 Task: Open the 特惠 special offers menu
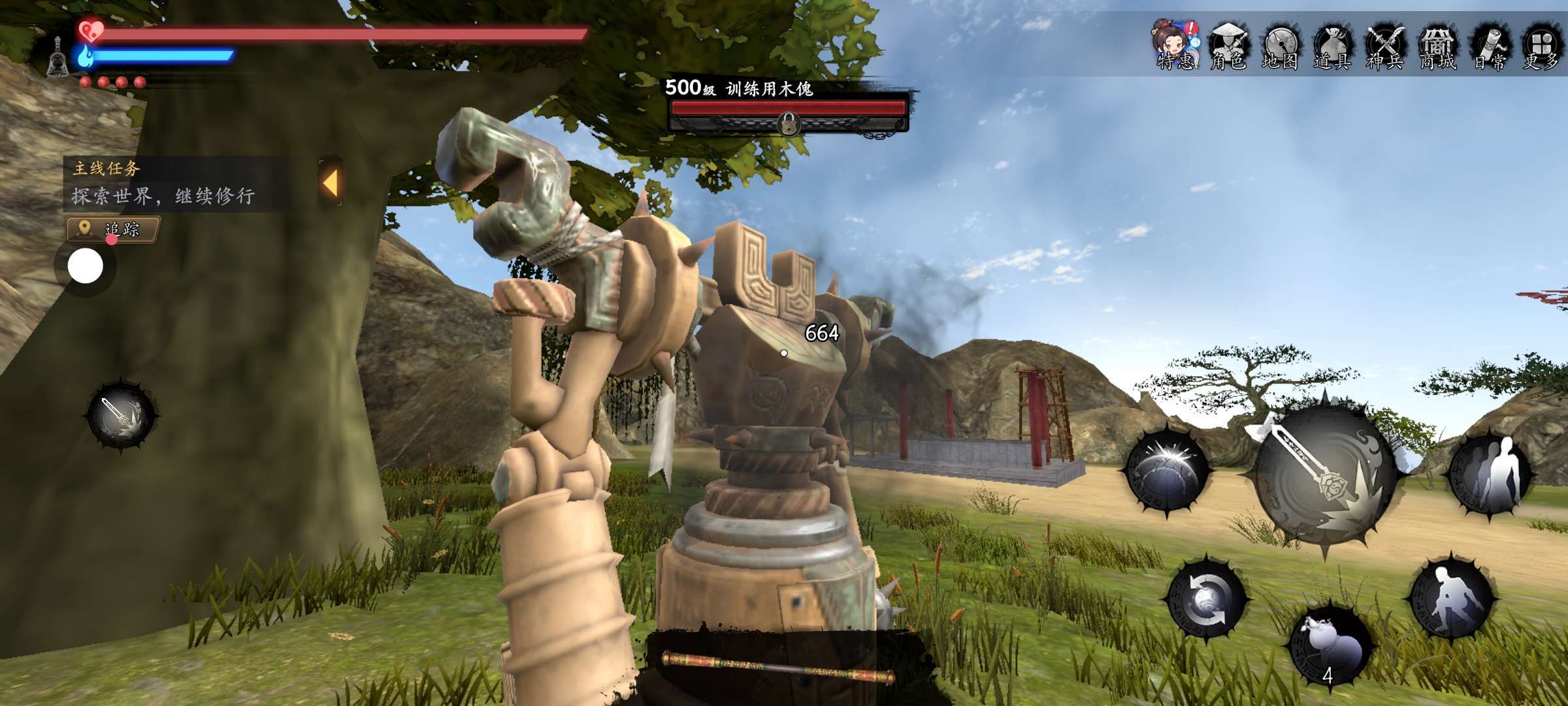point(1175,44)
